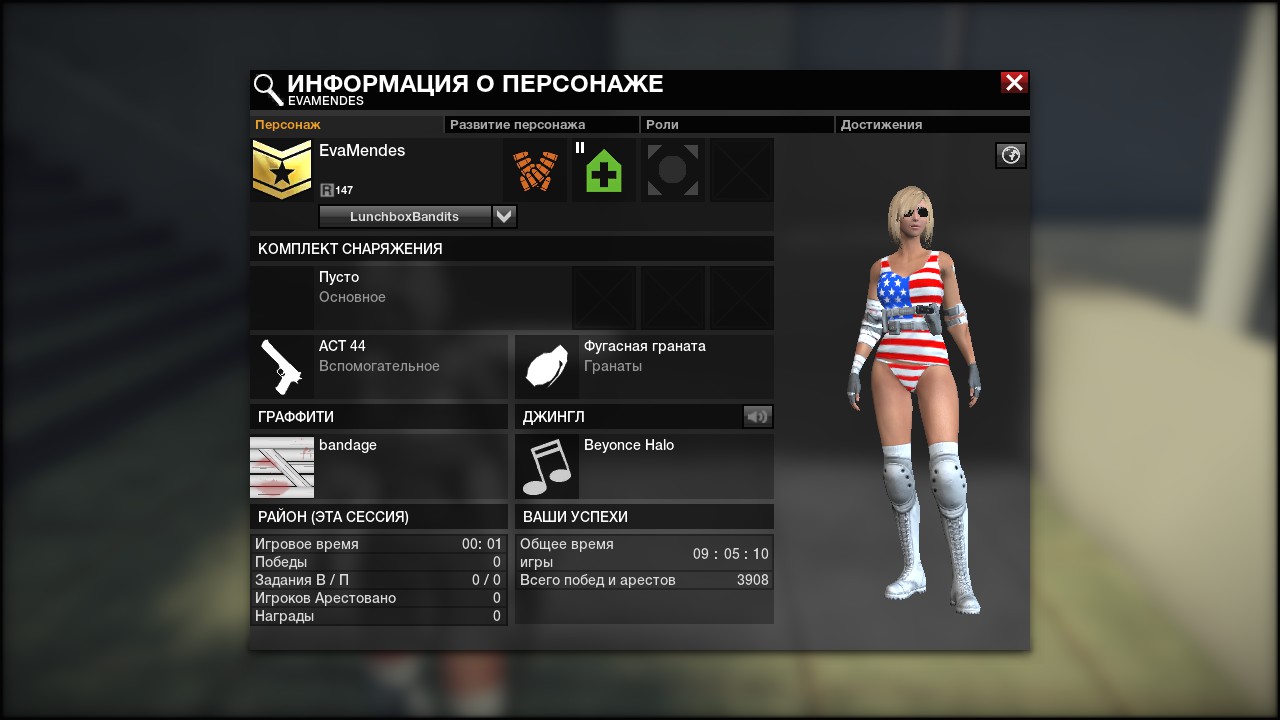Click the LunchboxBandits clan button

click(405, 217)
